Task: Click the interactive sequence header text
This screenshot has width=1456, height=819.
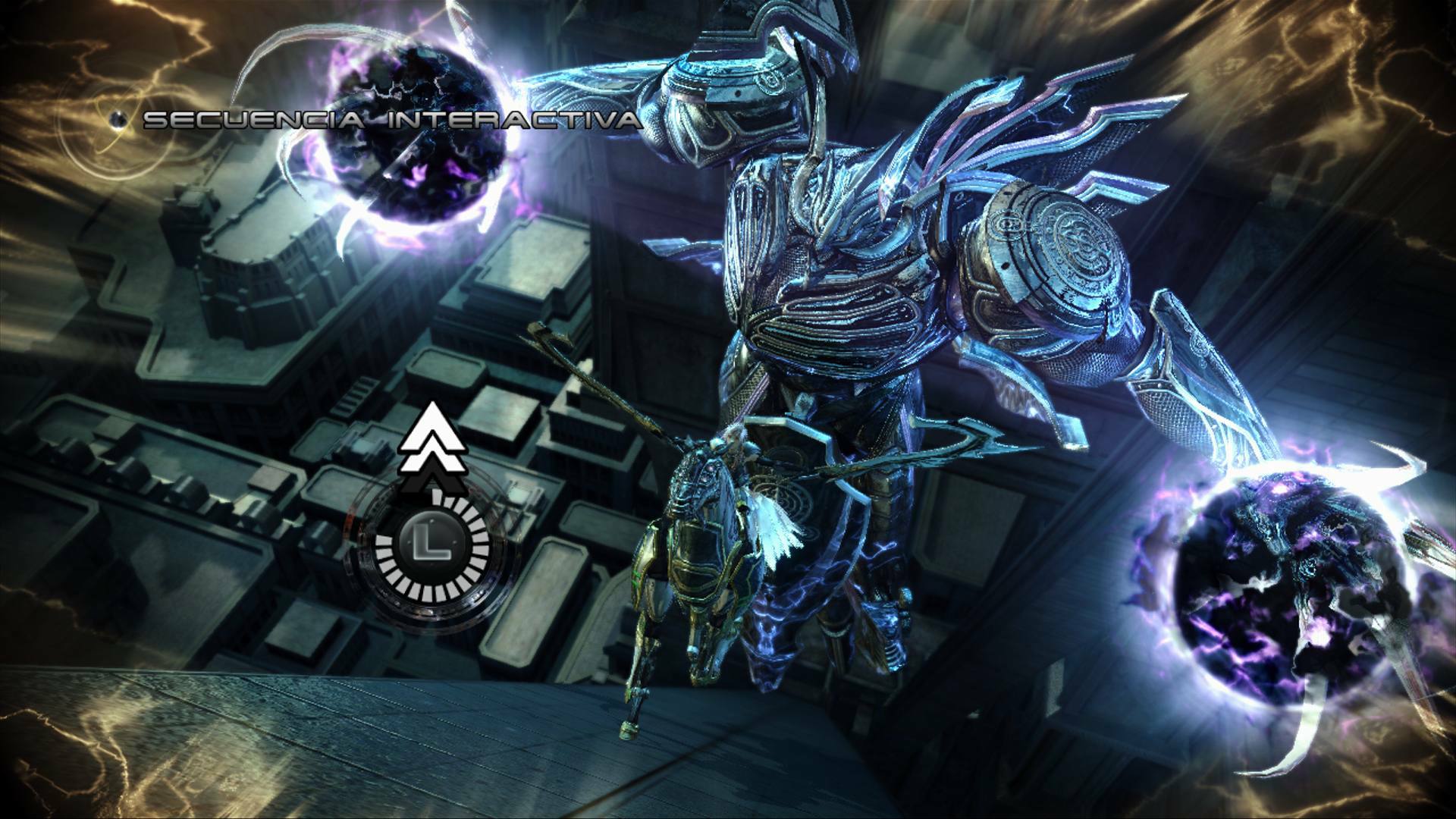Action: pos(394,119)
